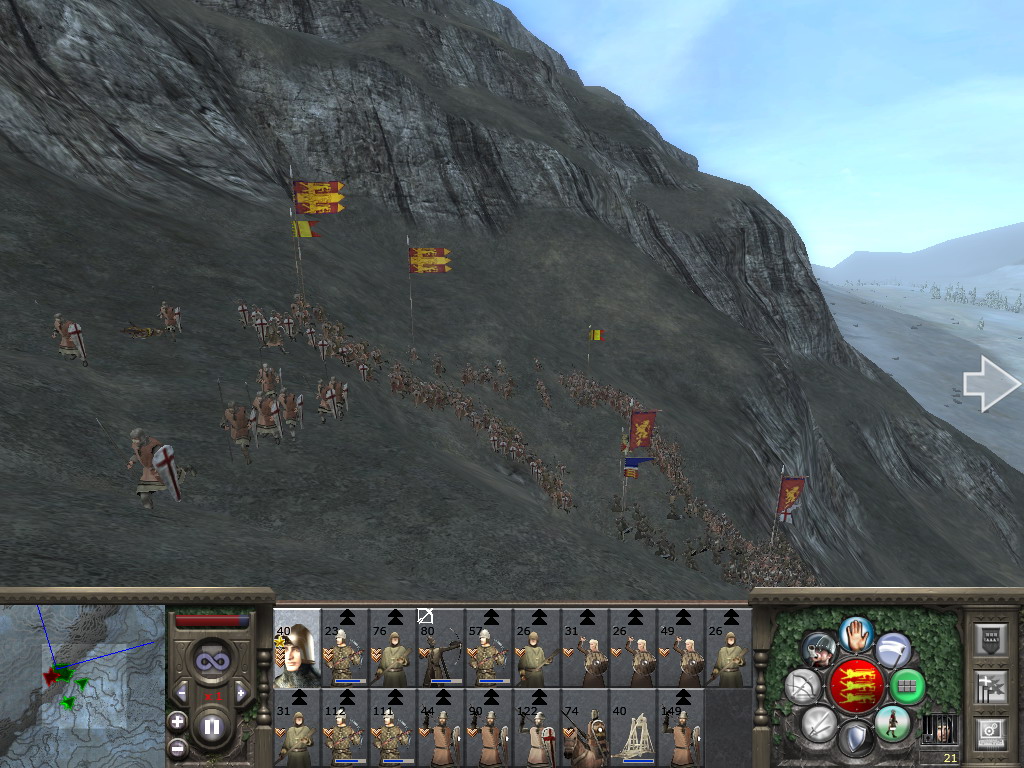Choose the siege engine unit card
The height and width of the screenshot is (768, 1024).
(633, 727)
